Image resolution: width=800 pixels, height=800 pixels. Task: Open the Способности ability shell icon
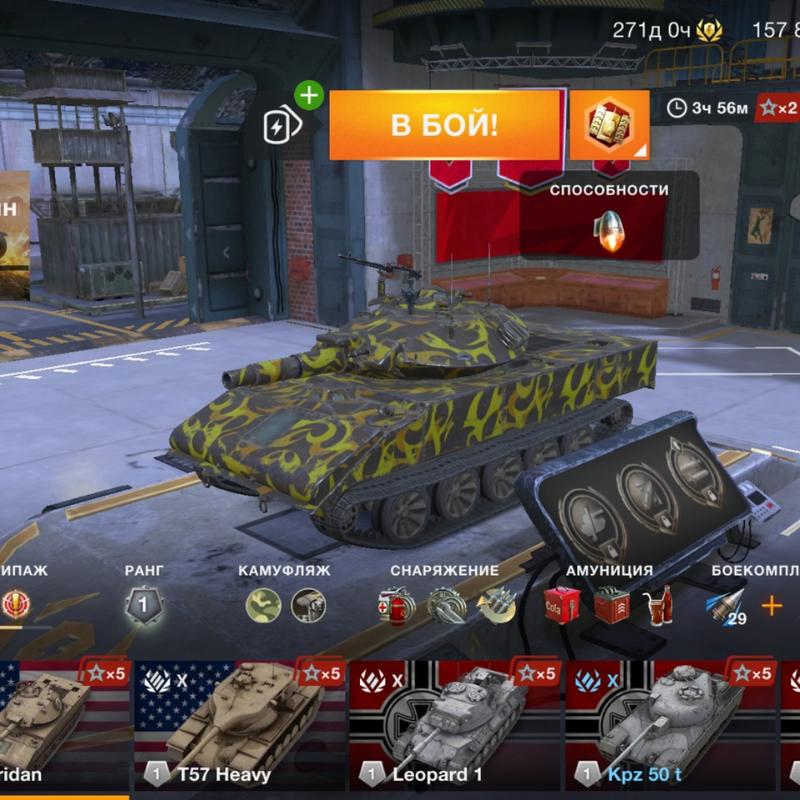(608, 230)
